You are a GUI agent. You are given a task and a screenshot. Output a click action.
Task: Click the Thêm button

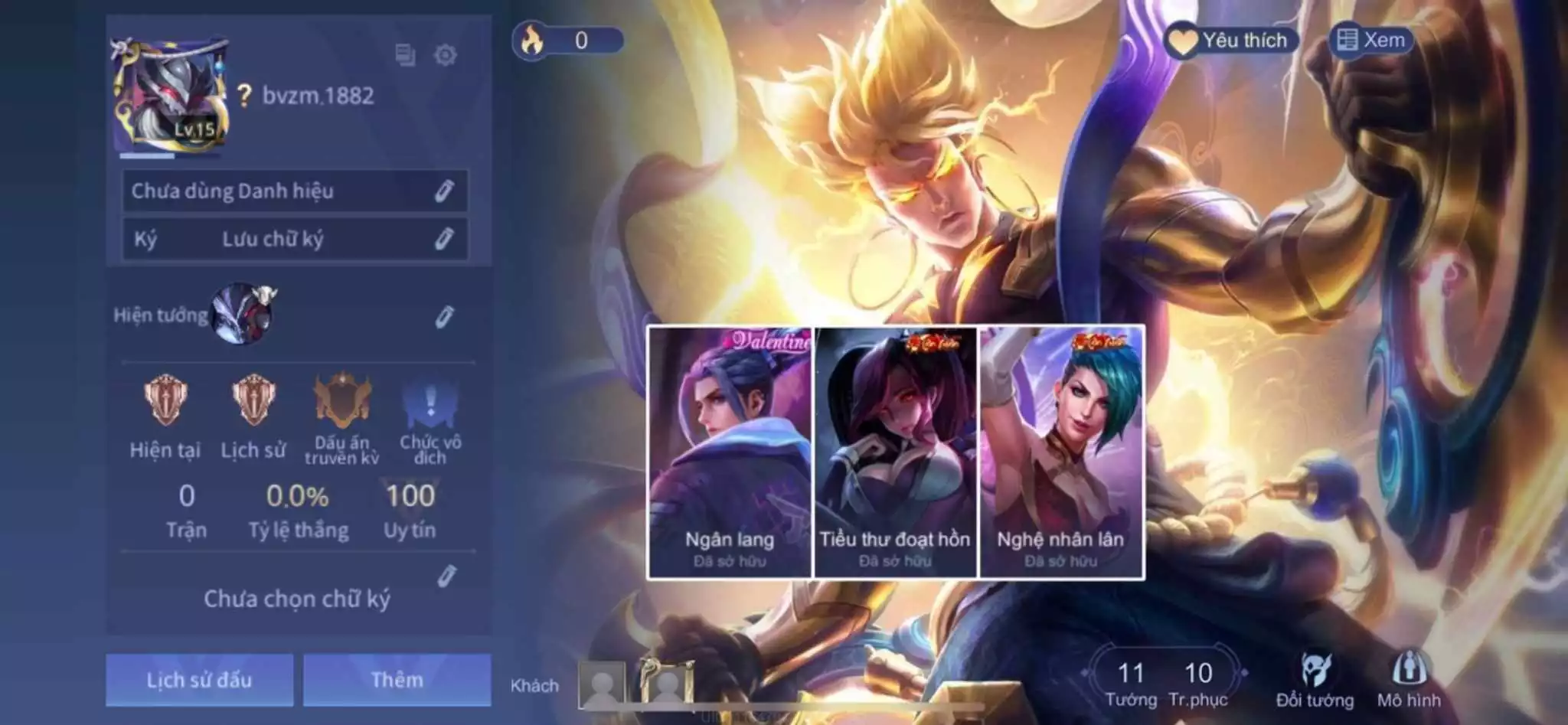click(x=397, y=680)
